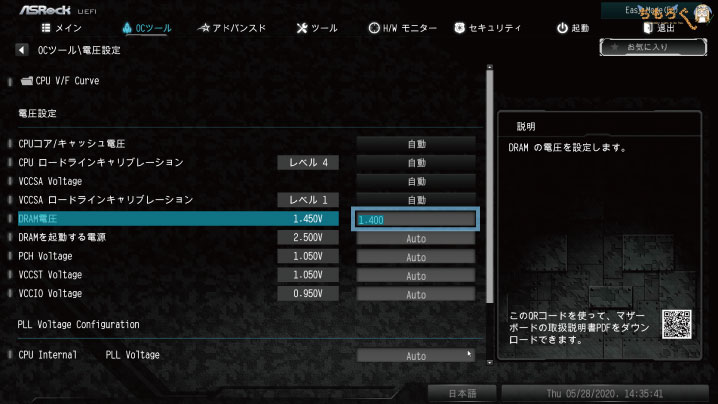Open CPU Internal PLL Voltage setting
The width and height of the screenshot is (718, 404).
click(x=416, y=356)
